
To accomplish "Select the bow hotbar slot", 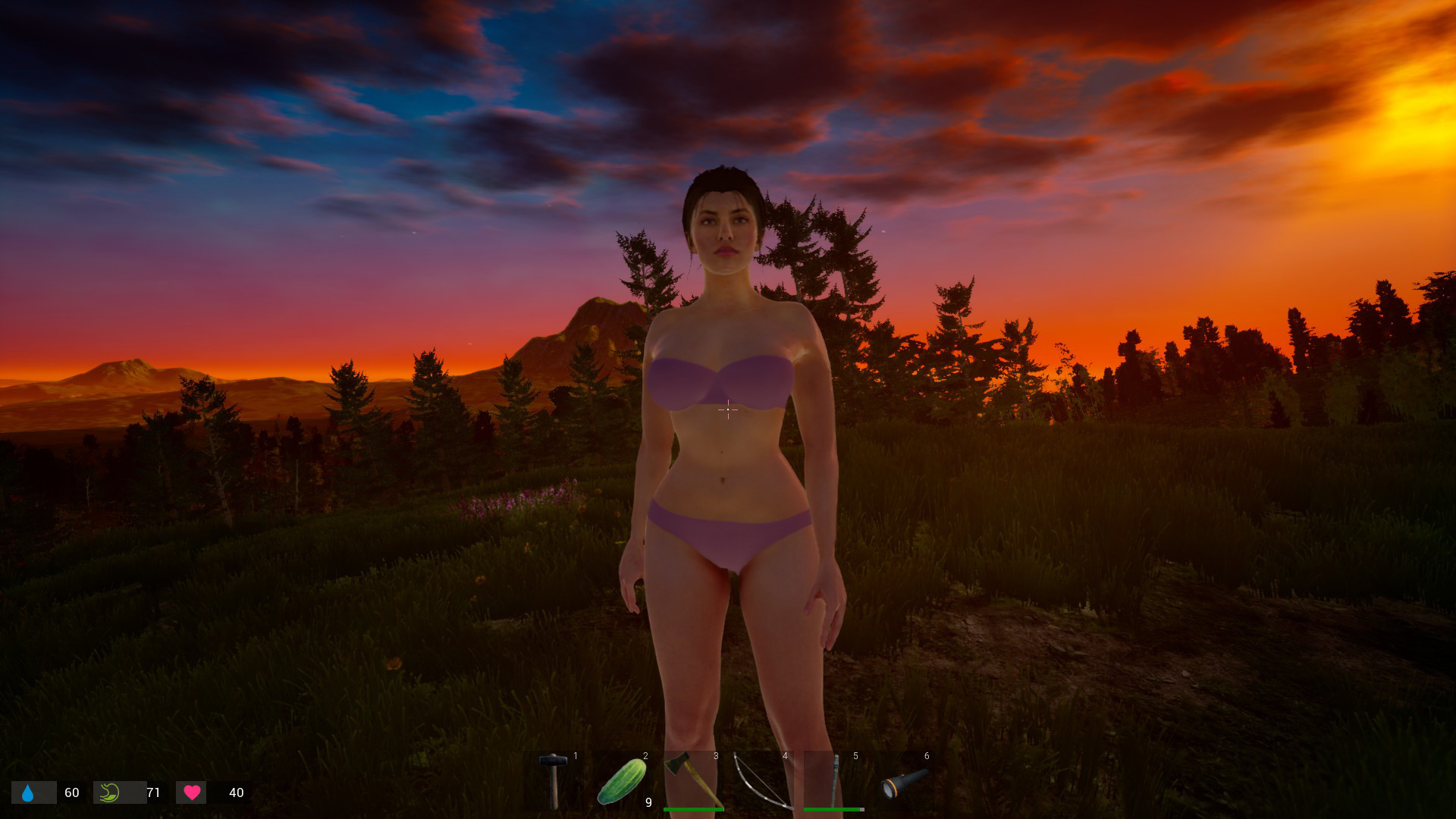I will 762,780.
